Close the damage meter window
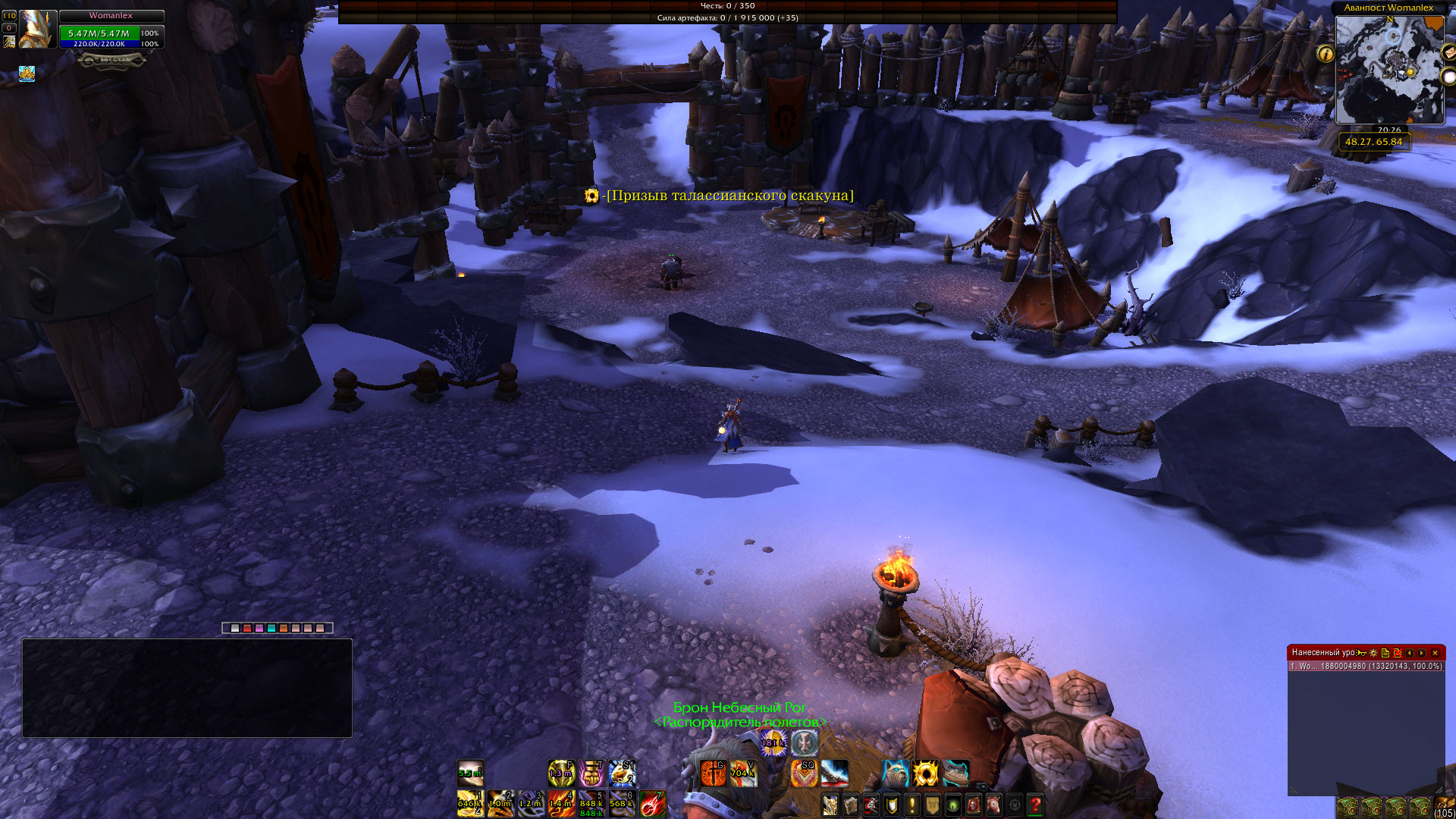This screenshot has width=1456, height=819. coord(1435,653)
